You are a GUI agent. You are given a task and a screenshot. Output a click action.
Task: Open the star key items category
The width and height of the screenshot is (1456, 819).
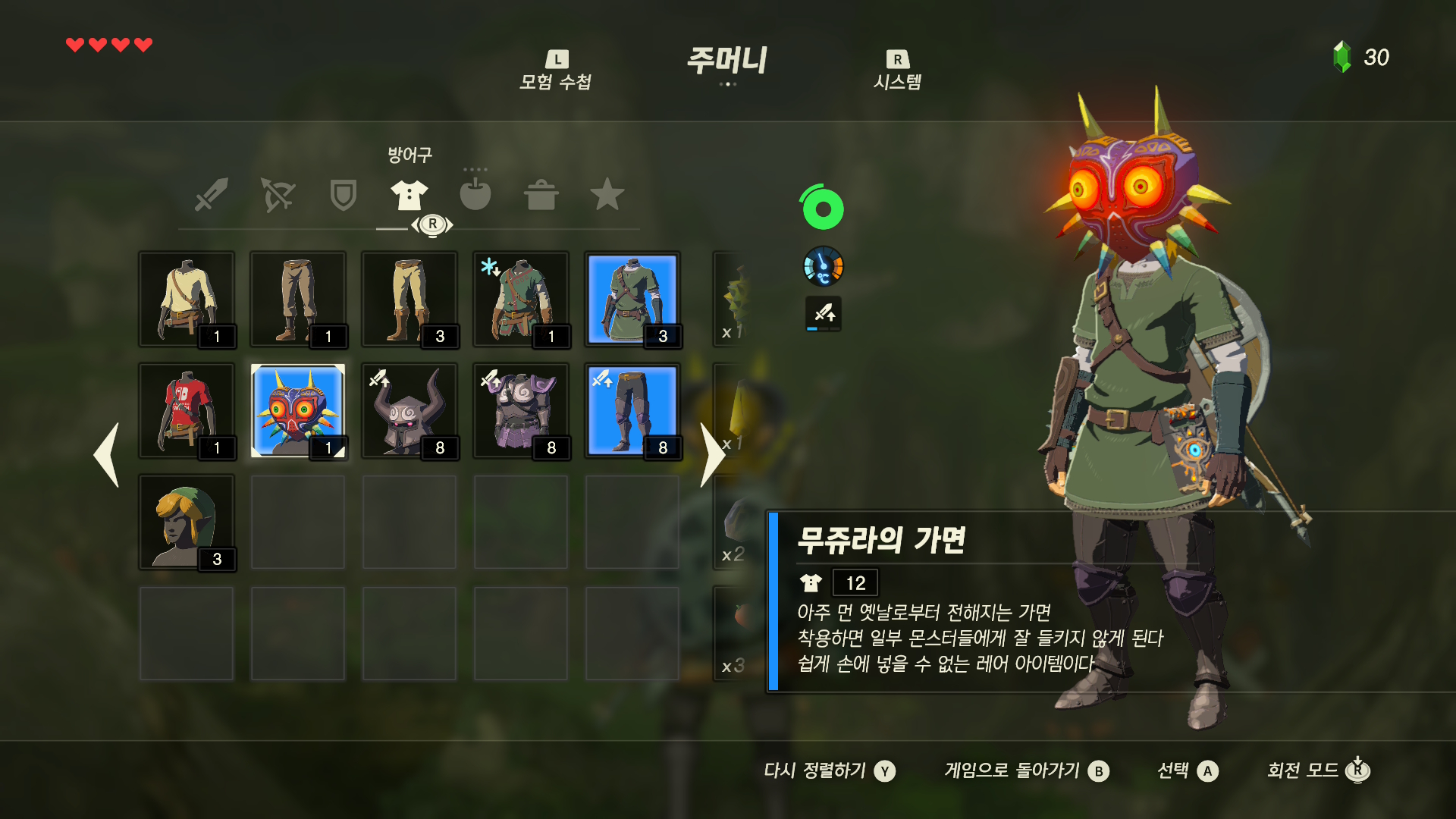(607, 195)
